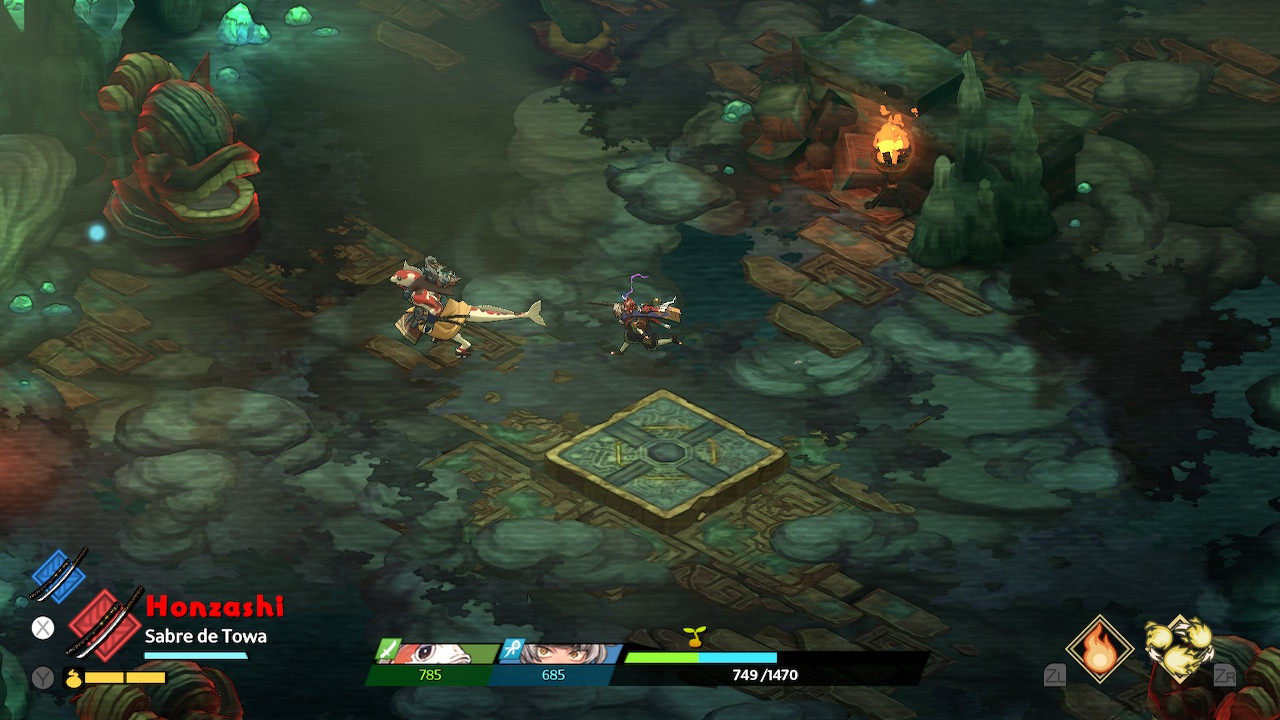Use the yellow gourd item icon
1280x720 pixels.
click(74, 677)
